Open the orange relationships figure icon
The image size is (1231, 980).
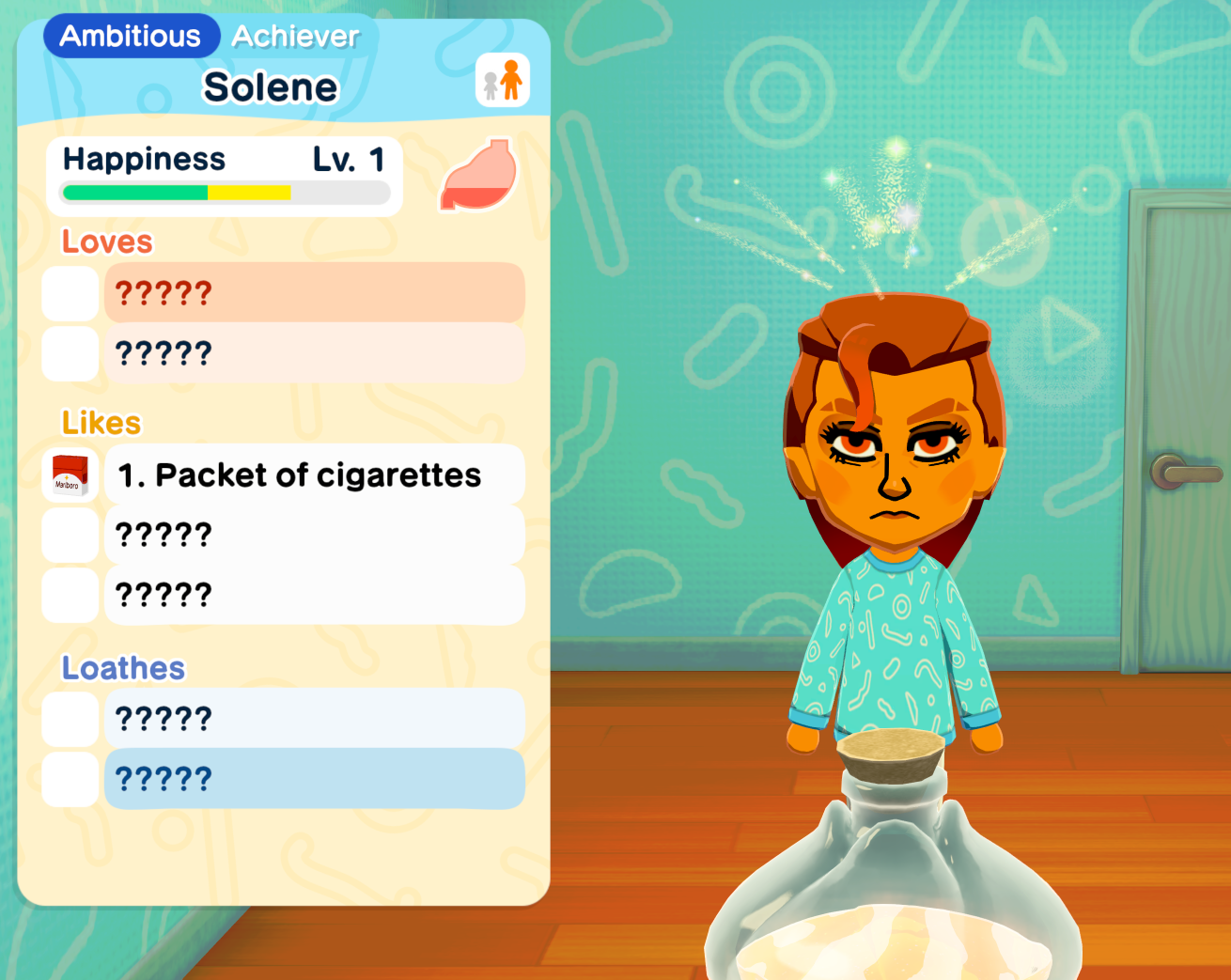click(x=503, y=80)
